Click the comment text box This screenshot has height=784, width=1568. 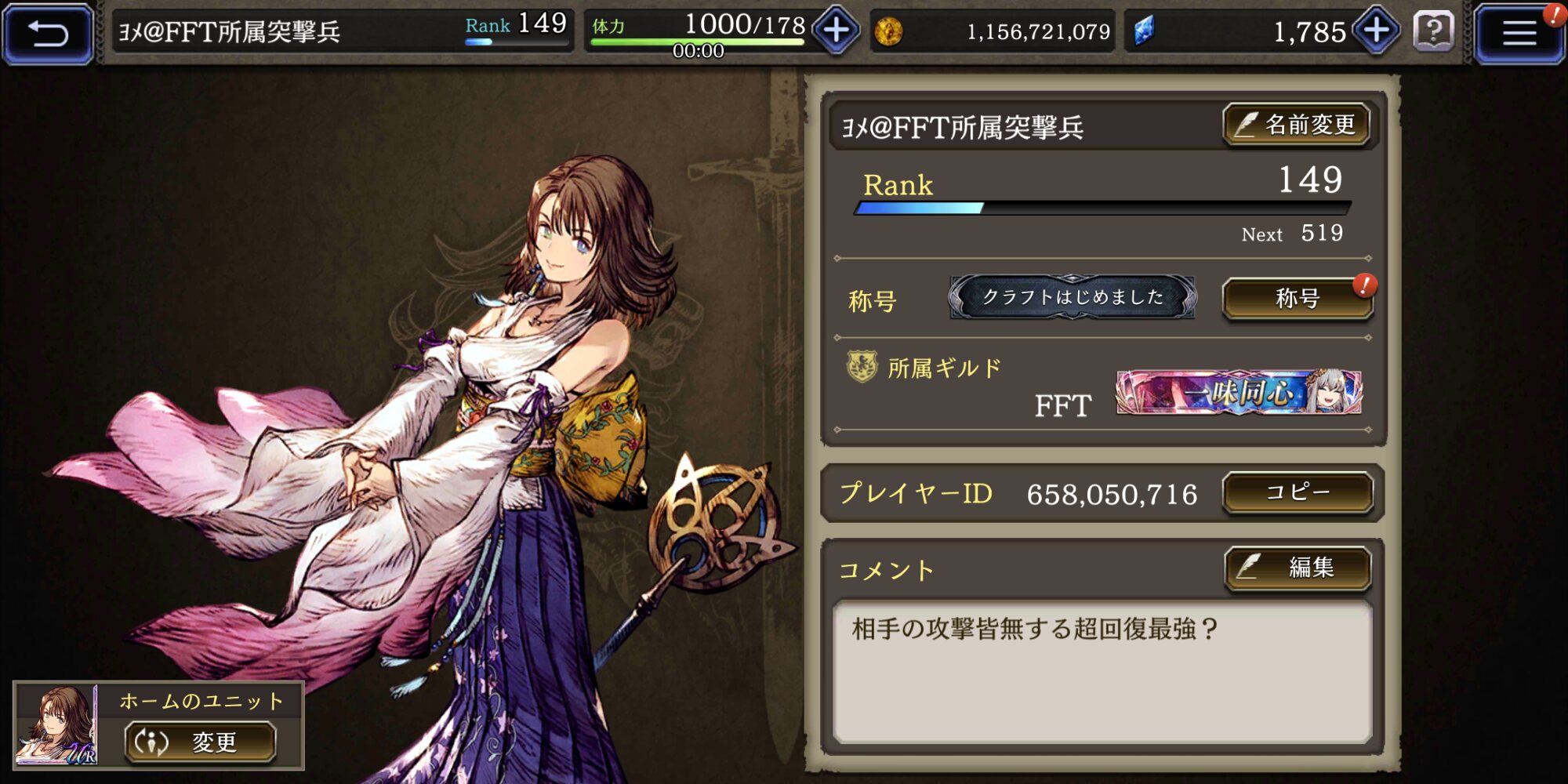(x=1102, y=671)
